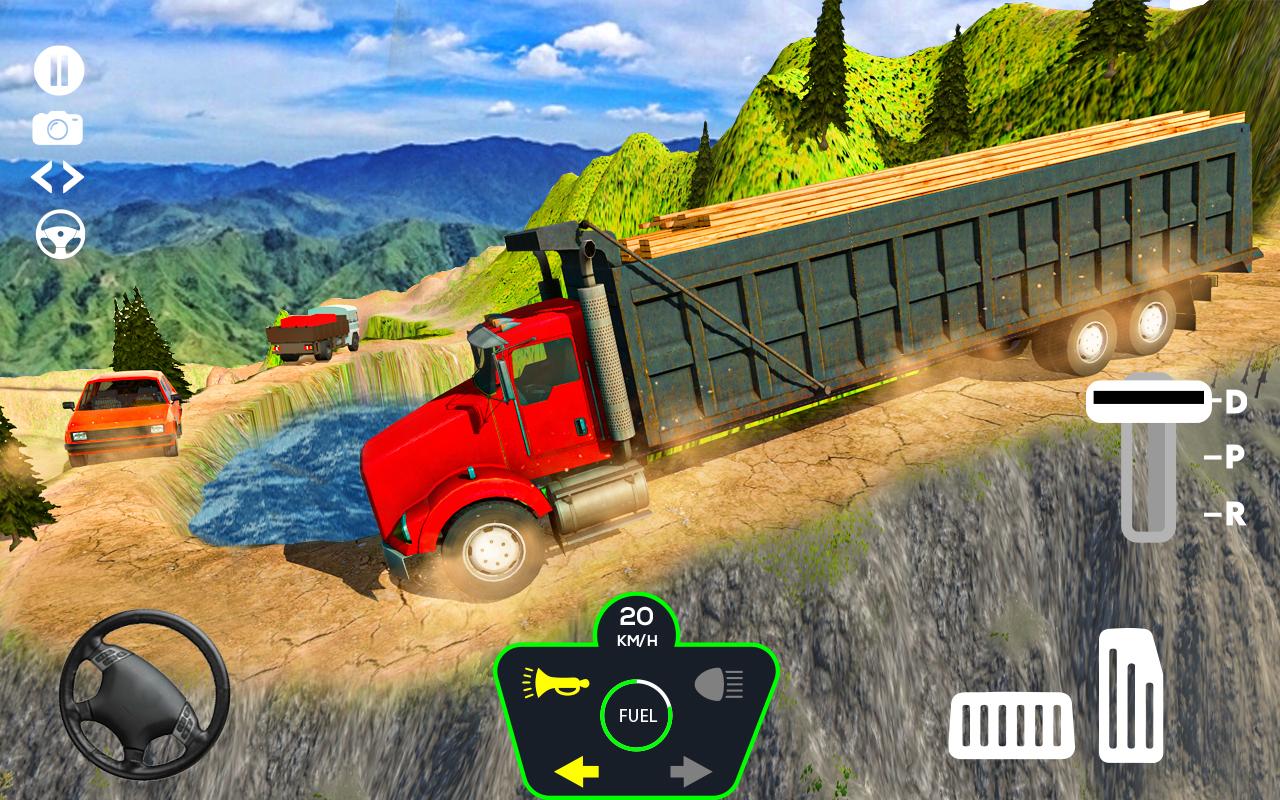Viewport: 1280px width, 800px height.
Task: Tap the brake pedal
Action: (1010, 724)
